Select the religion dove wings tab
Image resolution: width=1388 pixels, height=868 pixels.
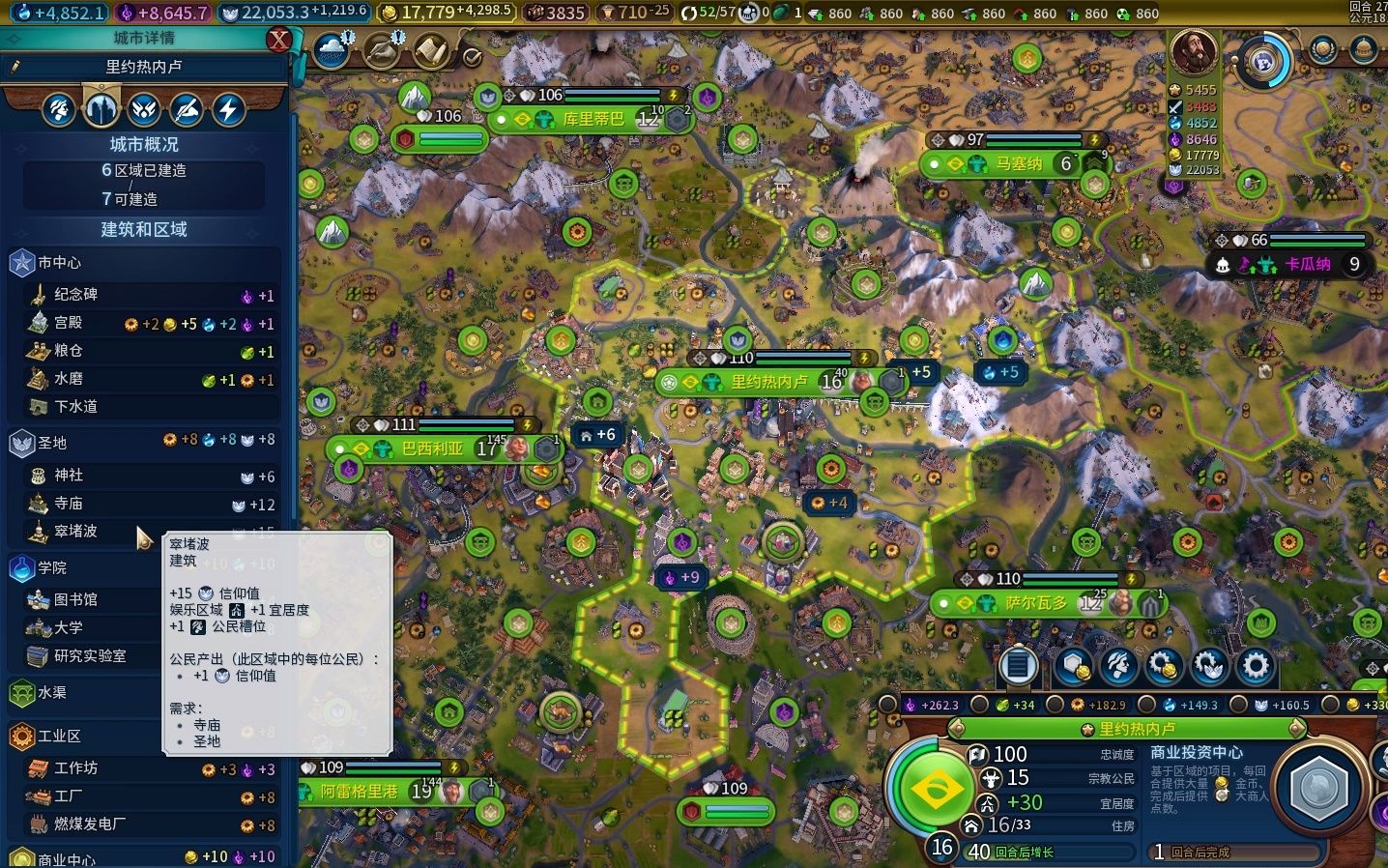pos(144,109)
